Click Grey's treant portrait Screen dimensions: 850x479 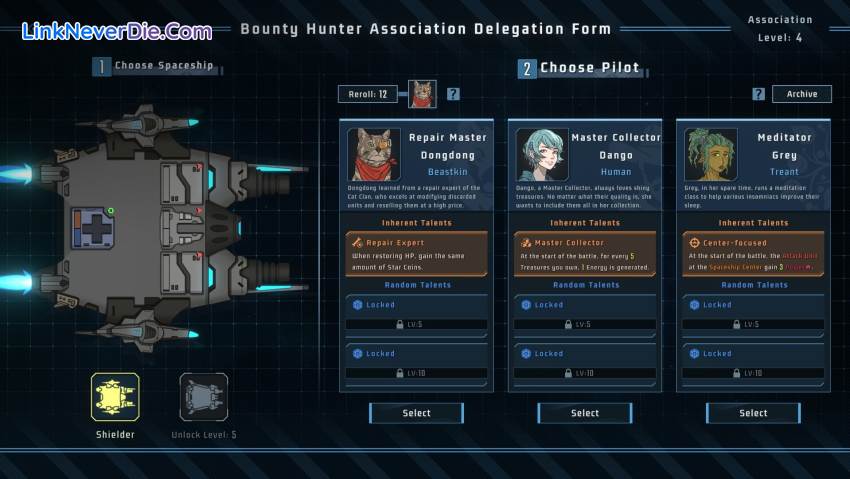[x=709, y=154]
